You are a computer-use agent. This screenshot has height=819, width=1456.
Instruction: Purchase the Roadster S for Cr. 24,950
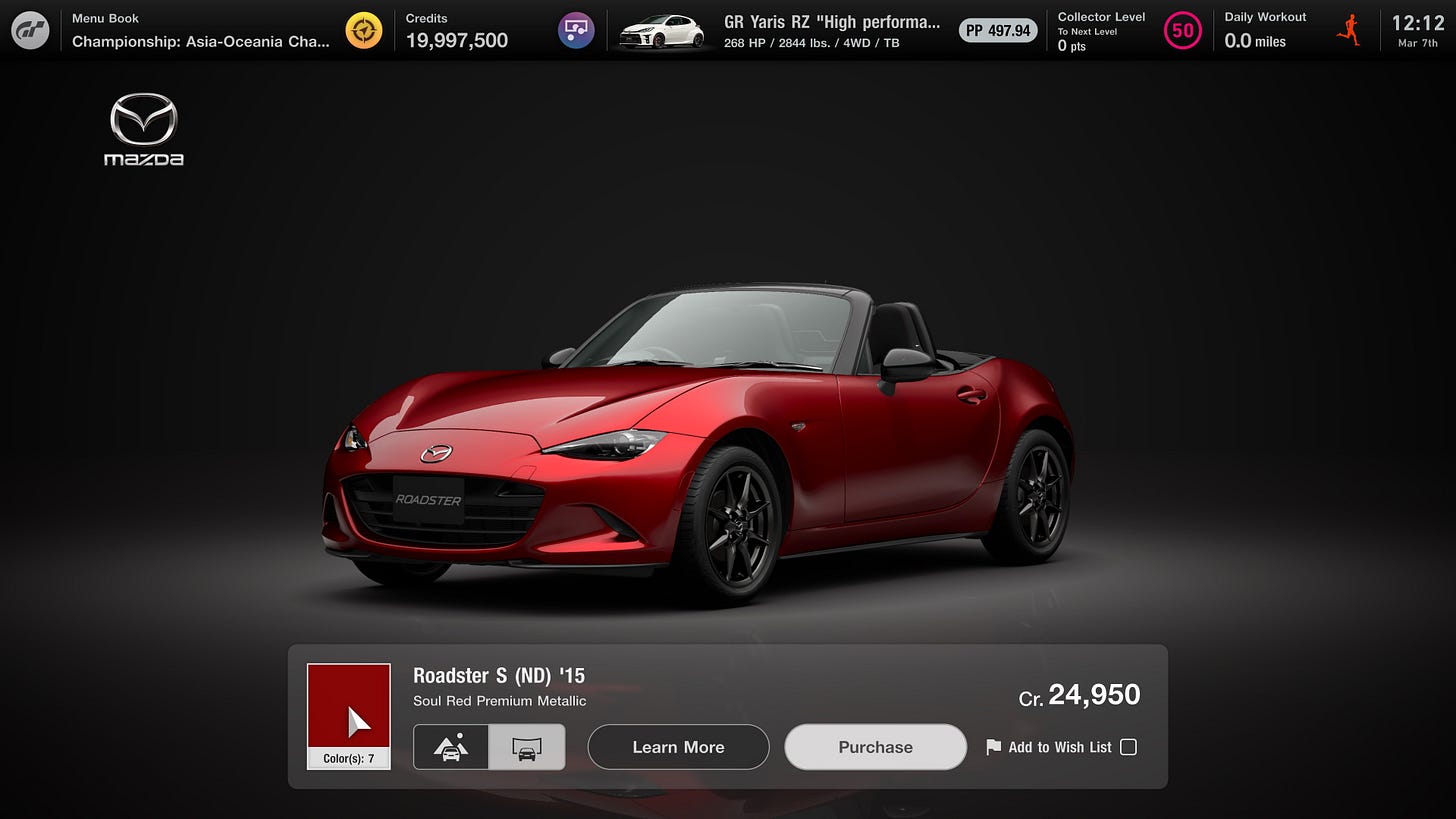[x=875, y=746]
